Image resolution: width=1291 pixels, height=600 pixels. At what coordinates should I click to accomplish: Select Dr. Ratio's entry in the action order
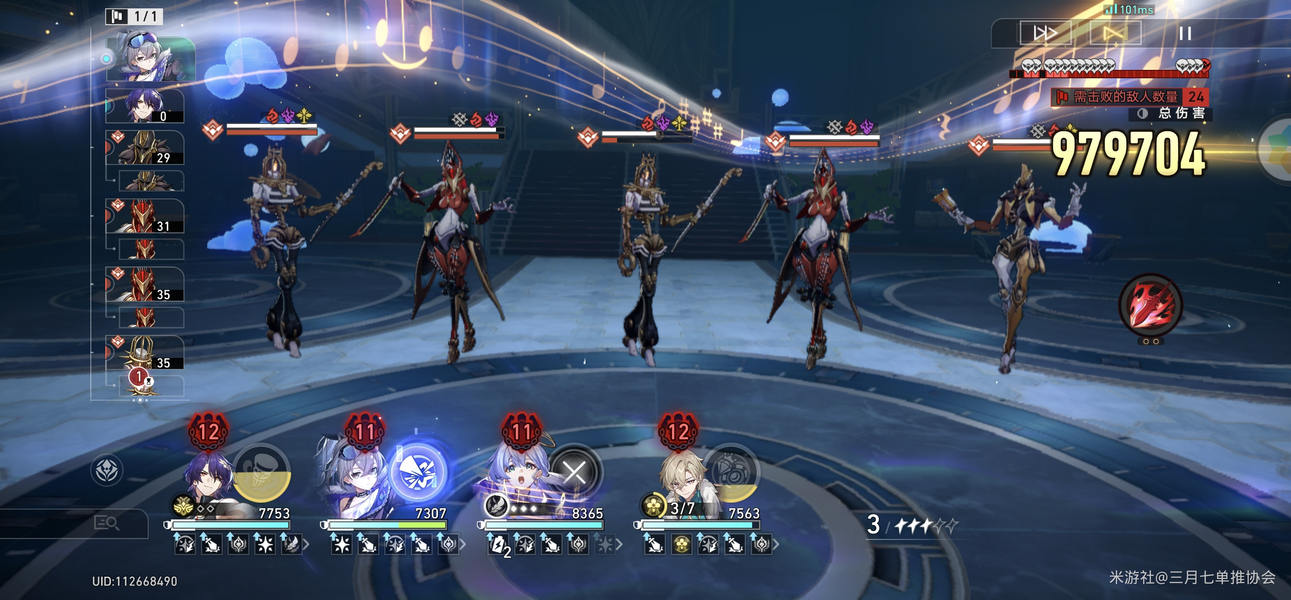coord(144,105)
